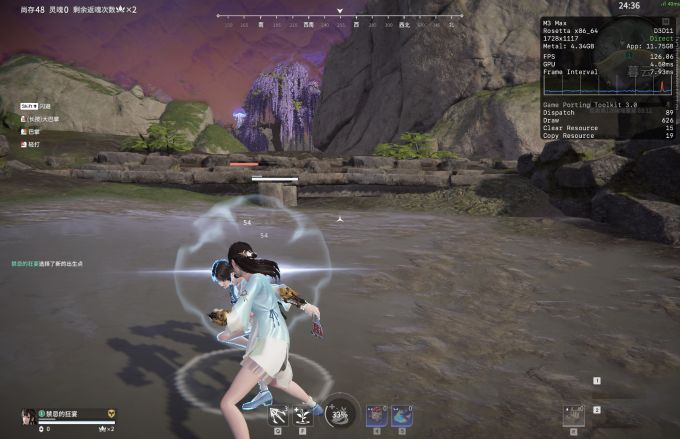Use the blue consumable item slot
Viewport: 680px width, 439px height.
pos(404,414)
